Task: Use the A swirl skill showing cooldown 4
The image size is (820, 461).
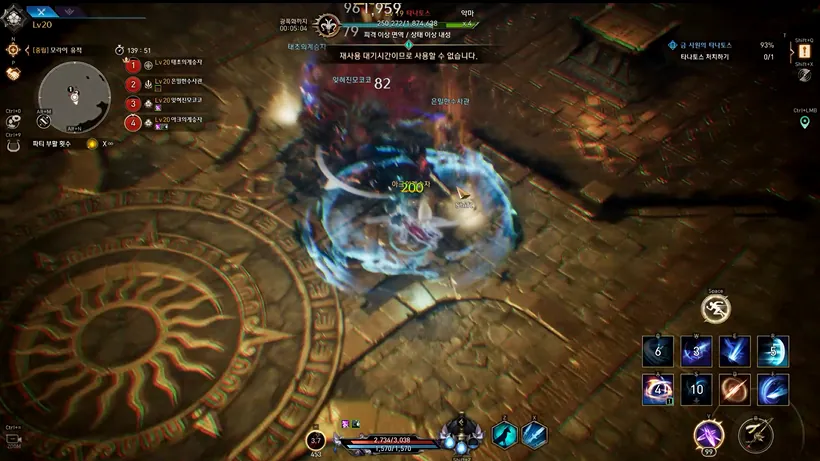Action: point(657,389)
